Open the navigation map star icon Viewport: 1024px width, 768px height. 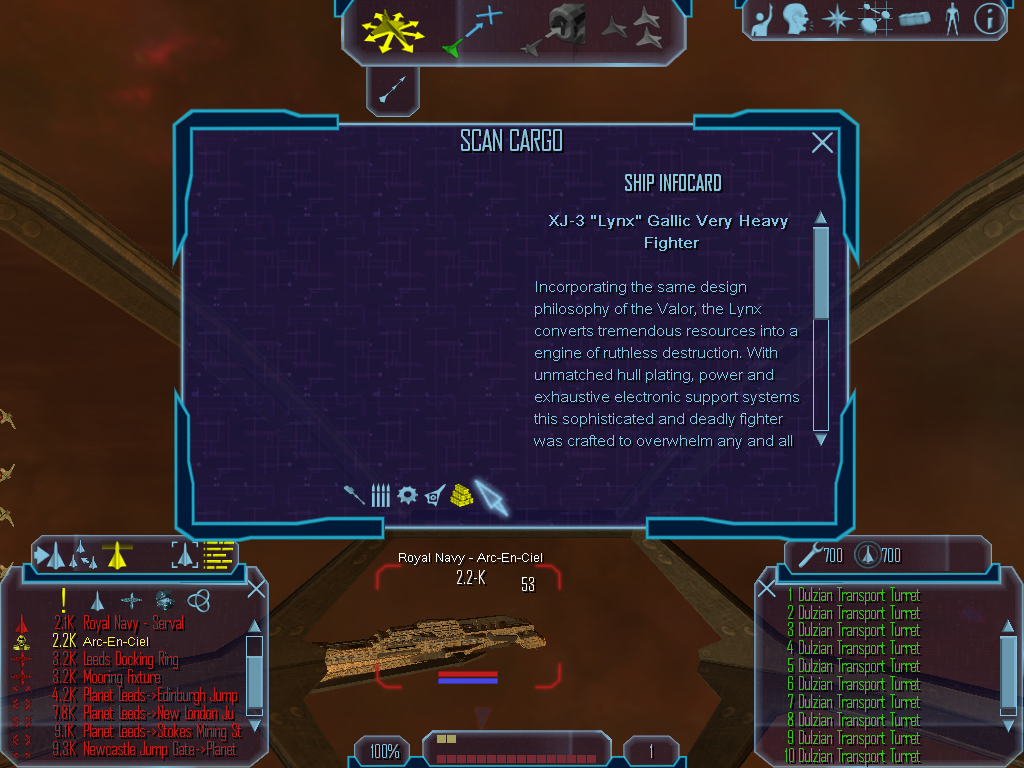point(835,18)
